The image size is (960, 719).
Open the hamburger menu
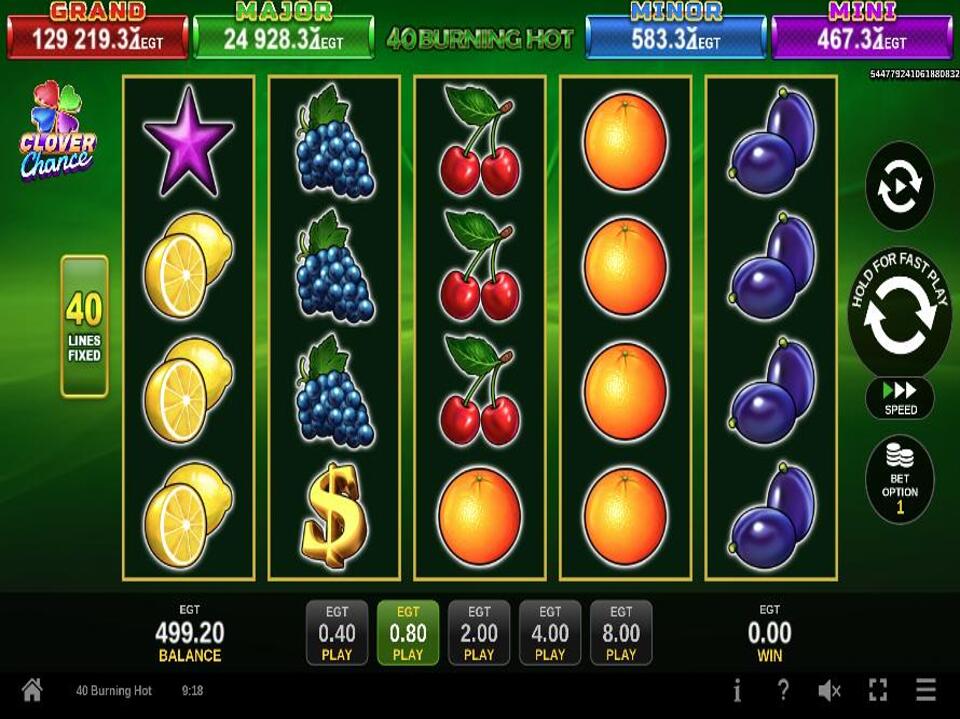926,690
